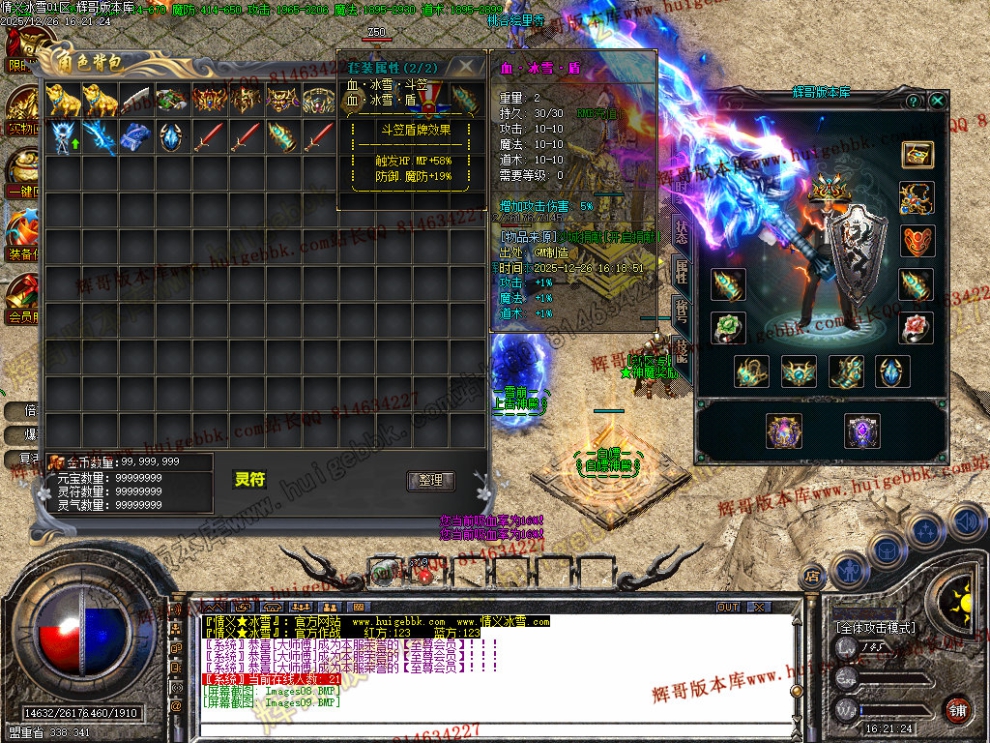
Task: Open the 会员 member icon on the left
Action: [22, 300]
